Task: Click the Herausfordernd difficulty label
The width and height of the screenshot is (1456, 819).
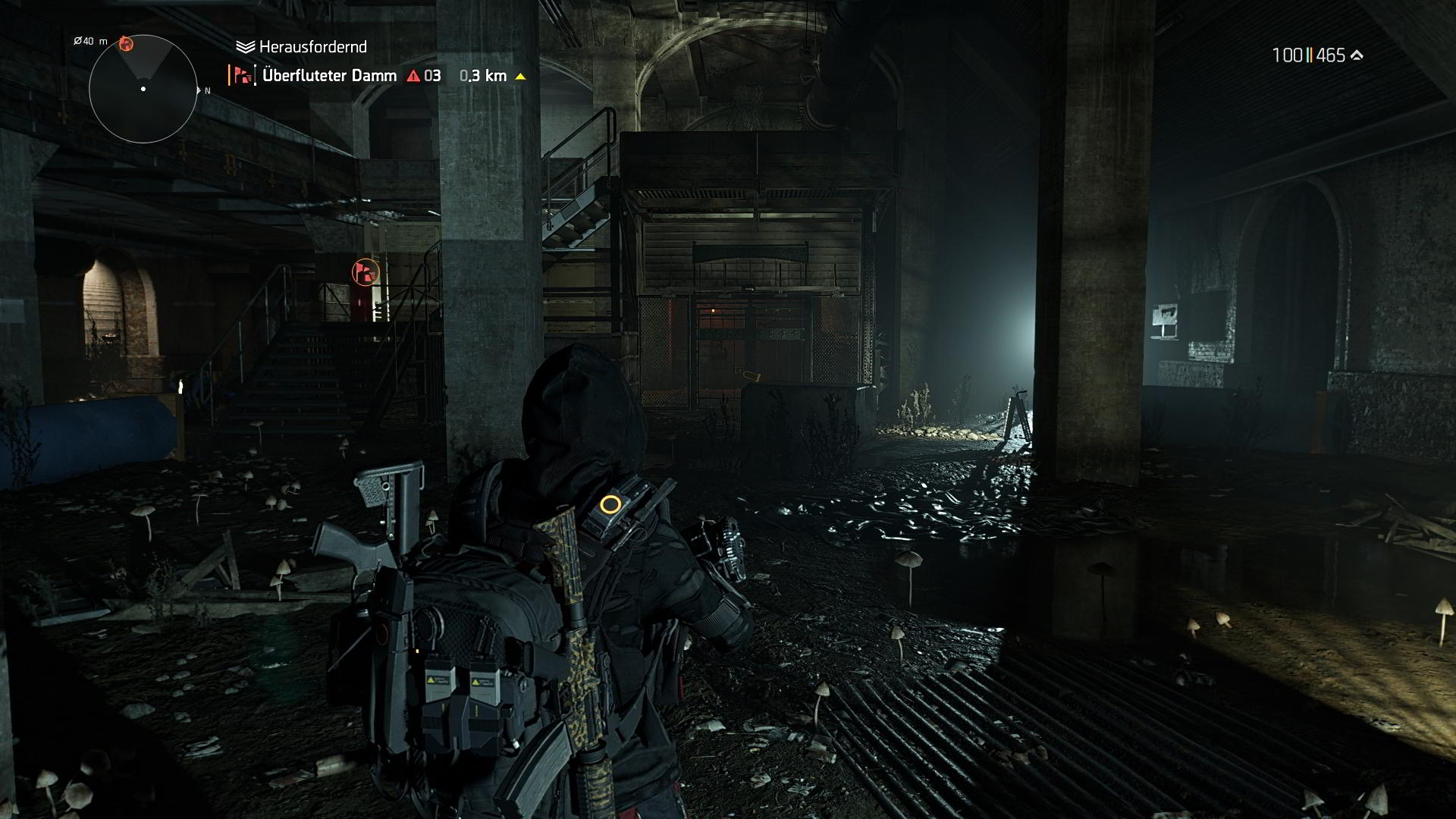Action: click(x=311, y=46)
